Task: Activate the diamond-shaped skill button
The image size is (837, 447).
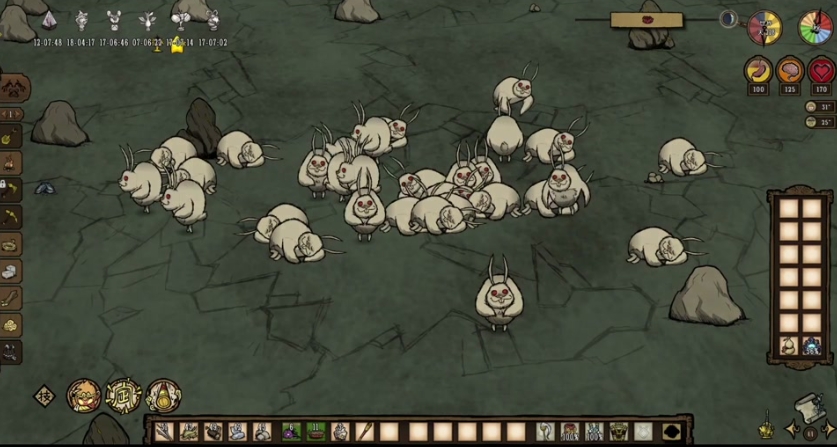Action: coord(43,395)
